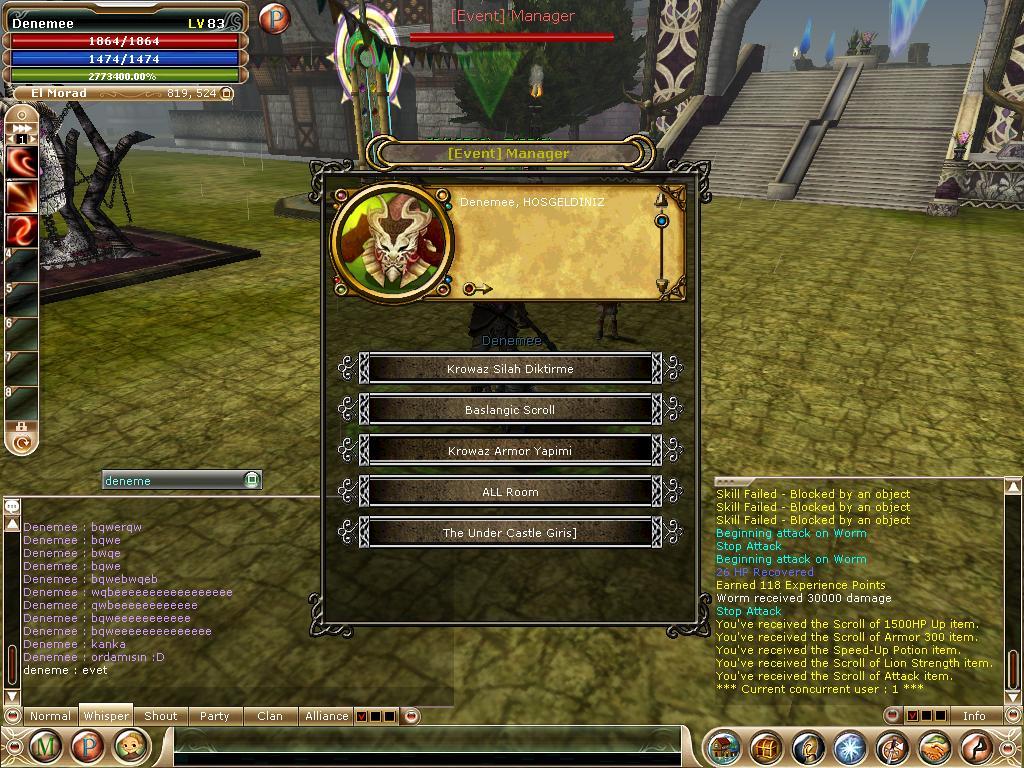
Task: Activate the first skill bar slot
Action: [22, 161]
